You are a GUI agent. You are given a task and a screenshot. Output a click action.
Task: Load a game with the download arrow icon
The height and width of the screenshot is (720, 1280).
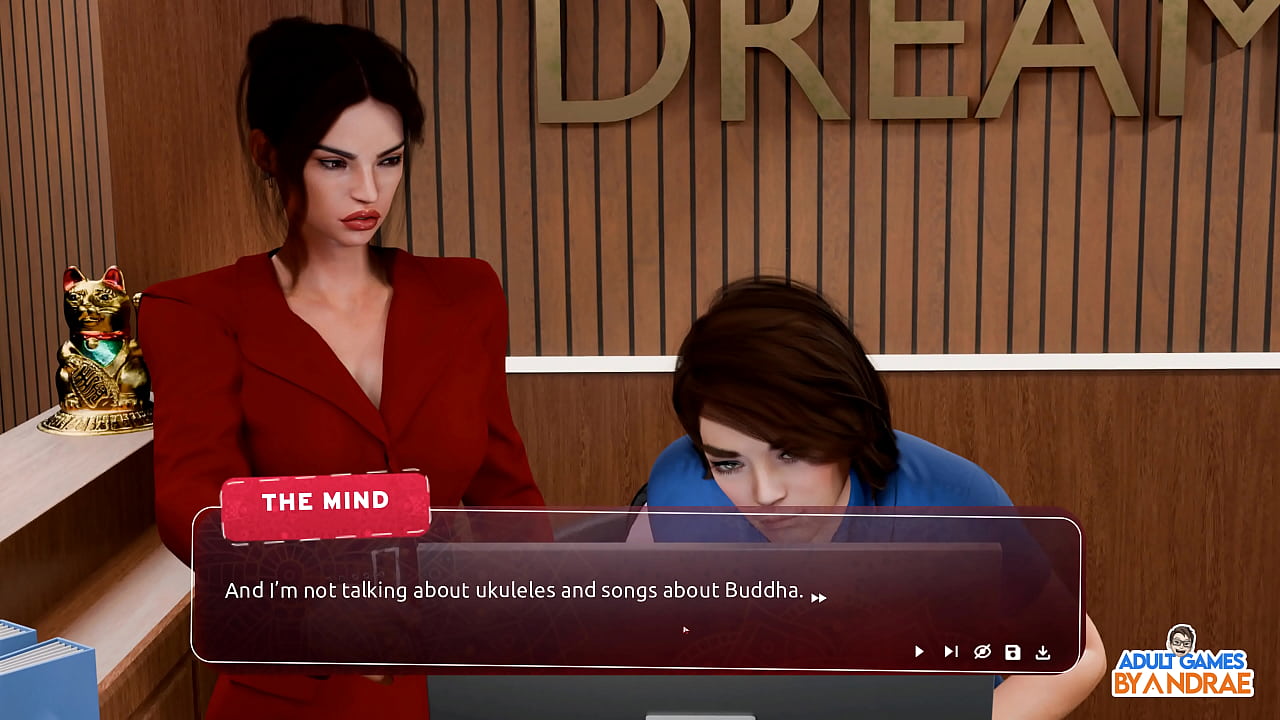tap(1043, 652)
